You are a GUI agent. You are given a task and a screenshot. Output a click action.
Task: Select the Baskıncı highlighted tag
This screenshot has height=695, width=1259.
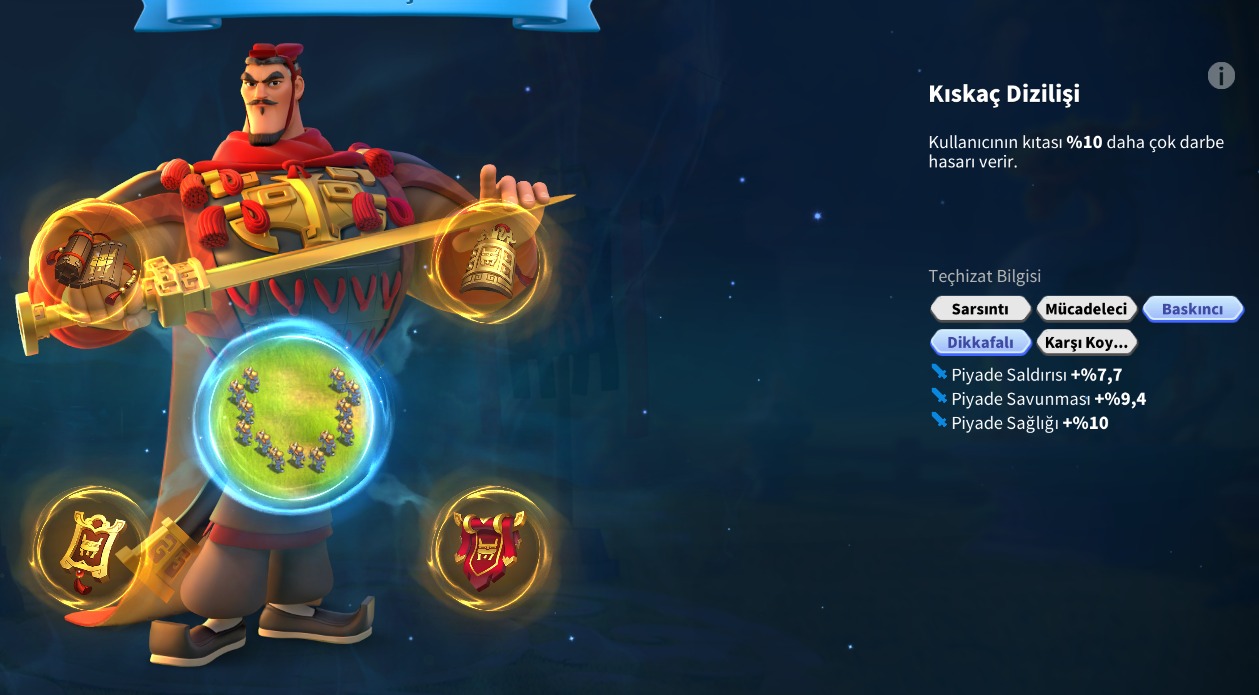(1192, 309)
